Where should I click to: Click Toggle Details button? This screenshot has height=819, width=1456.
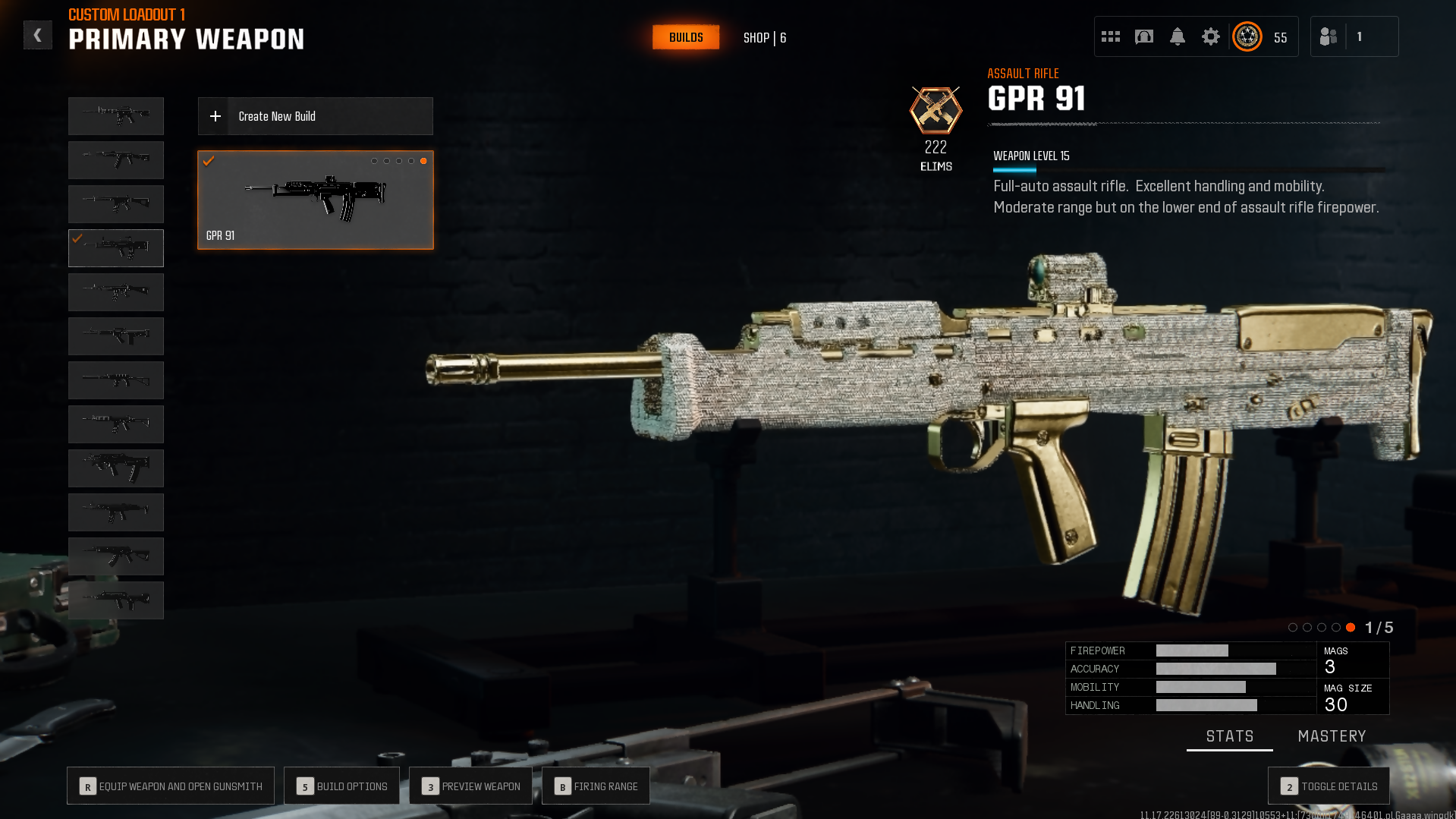(1329, 786)
